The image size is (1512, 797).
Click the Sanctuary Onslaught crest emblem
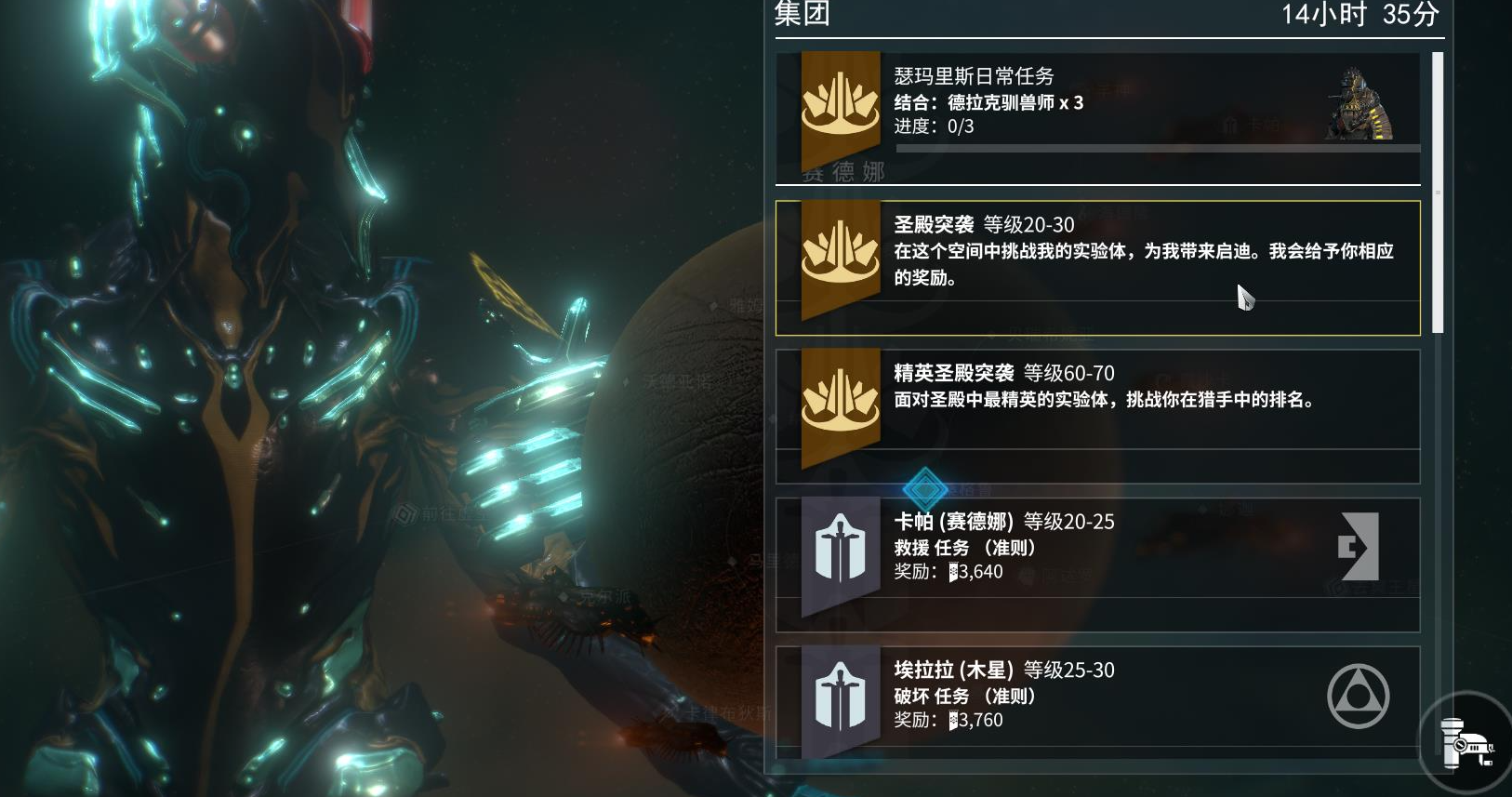(x=840, y=251)
